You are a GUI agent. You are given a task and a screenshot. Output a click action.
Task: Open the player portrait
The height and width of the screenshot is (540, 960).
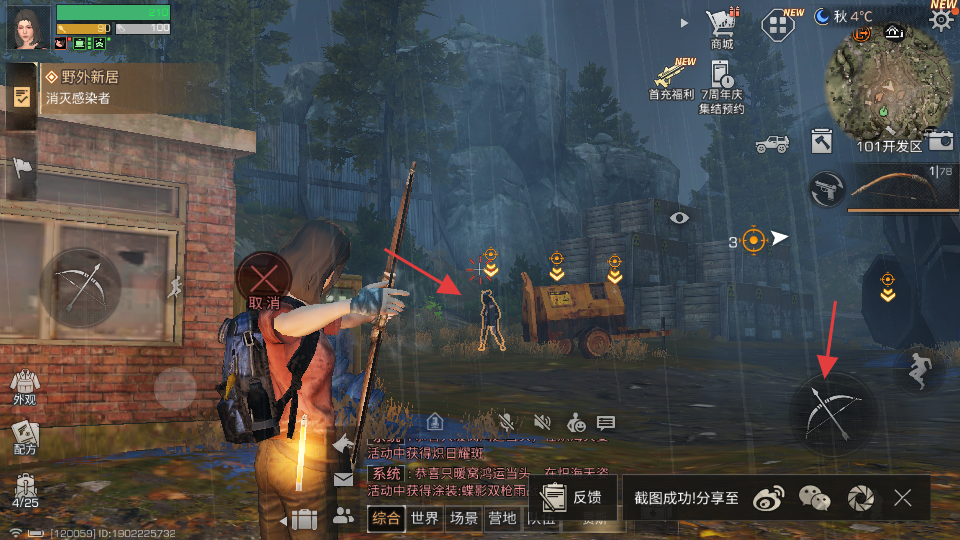click(28, 27)
